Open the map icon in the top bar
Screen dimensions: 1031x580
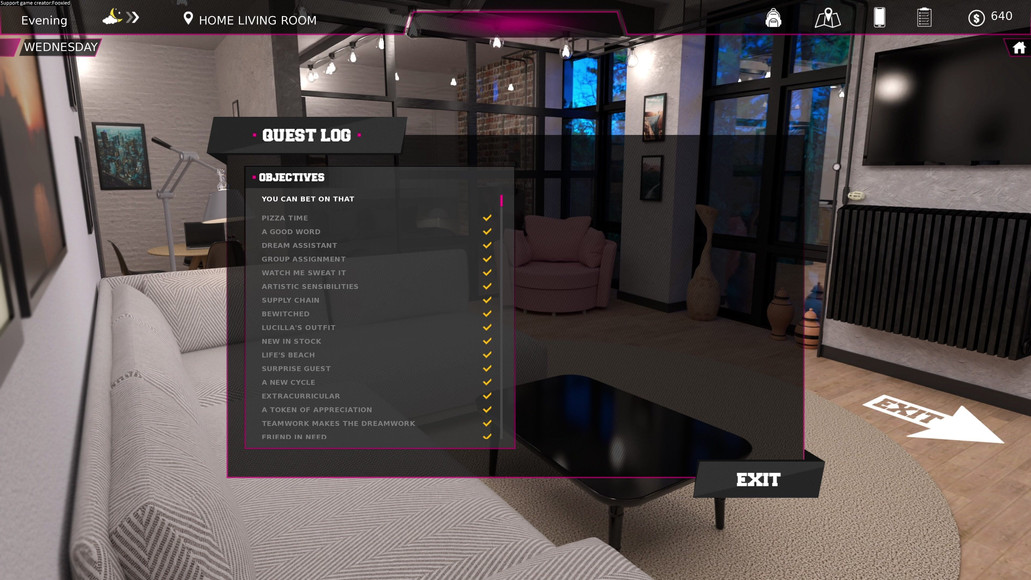click(x=827, y=18)
